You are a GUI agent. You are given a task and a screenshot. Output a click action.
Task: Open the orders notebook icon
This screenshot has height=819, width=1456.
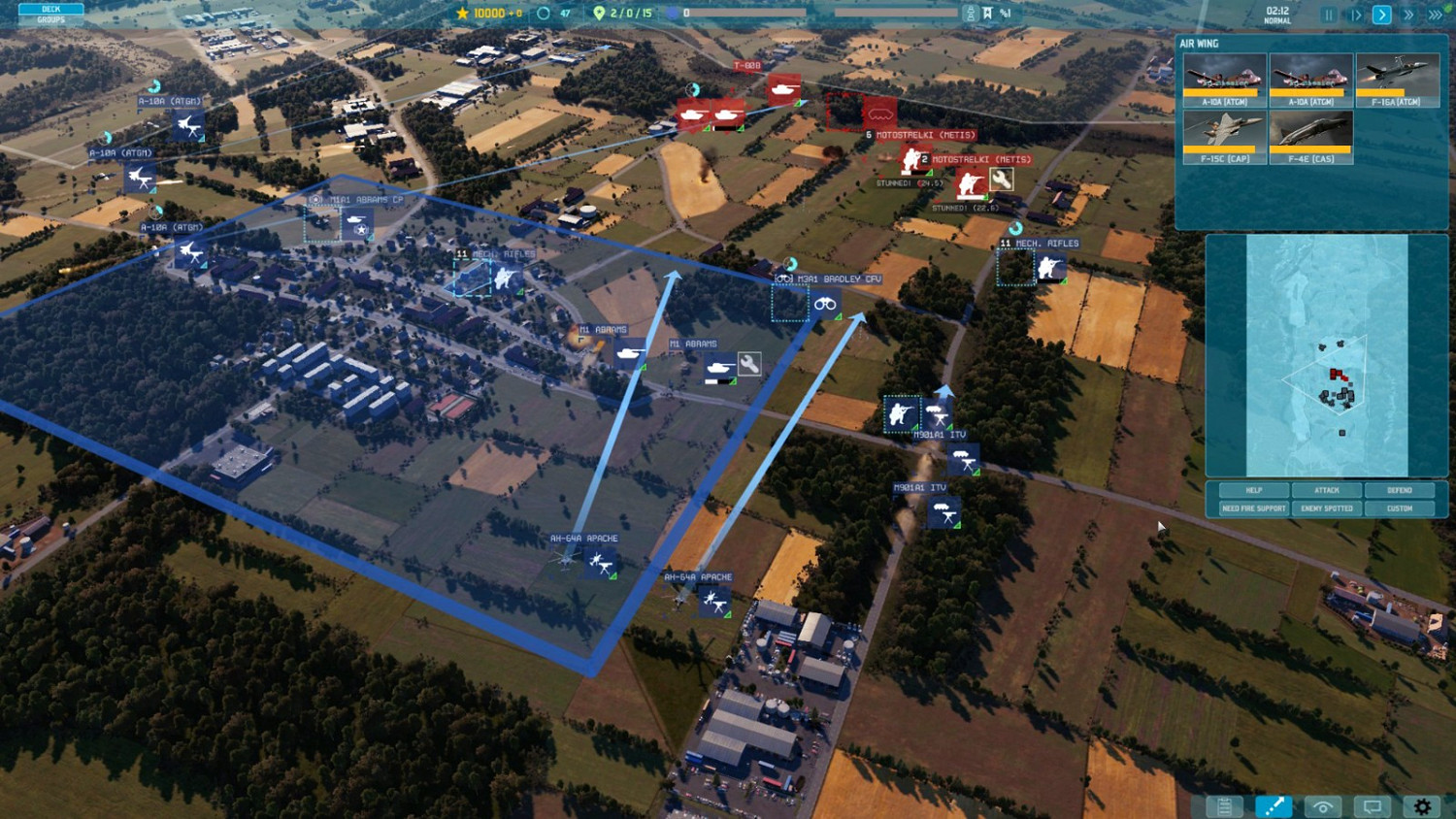pyautogui.click(x=1224, y=805)
